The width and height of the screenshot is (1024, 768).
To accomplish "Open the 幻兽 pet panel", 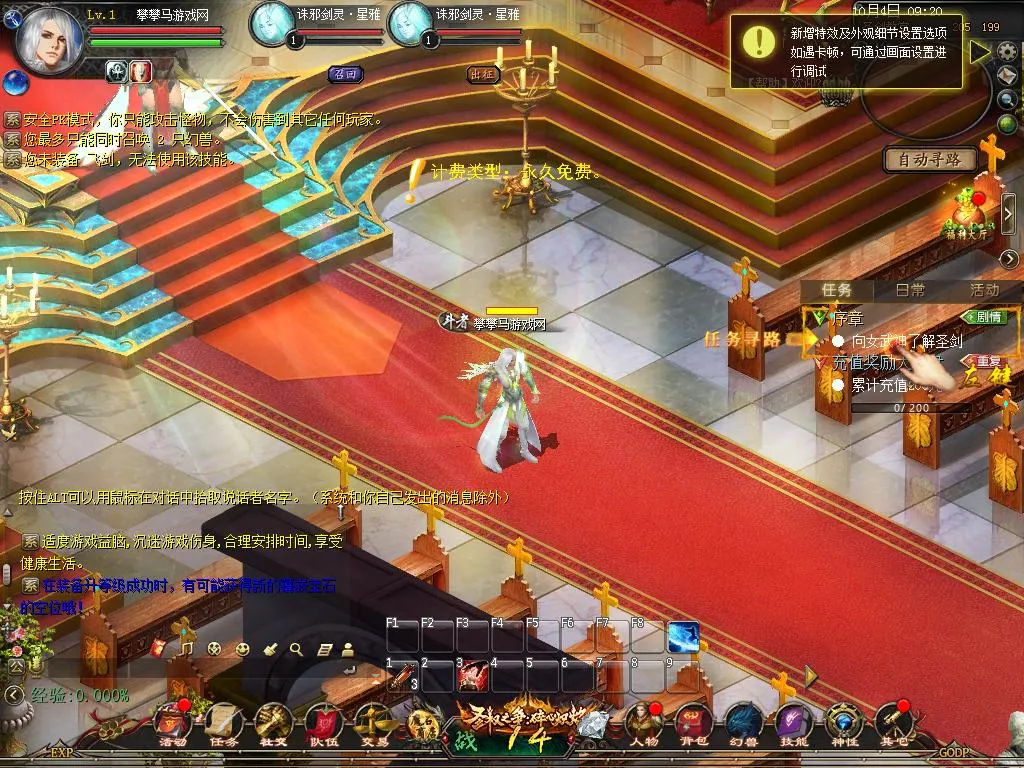I will [x=741, y=722].
